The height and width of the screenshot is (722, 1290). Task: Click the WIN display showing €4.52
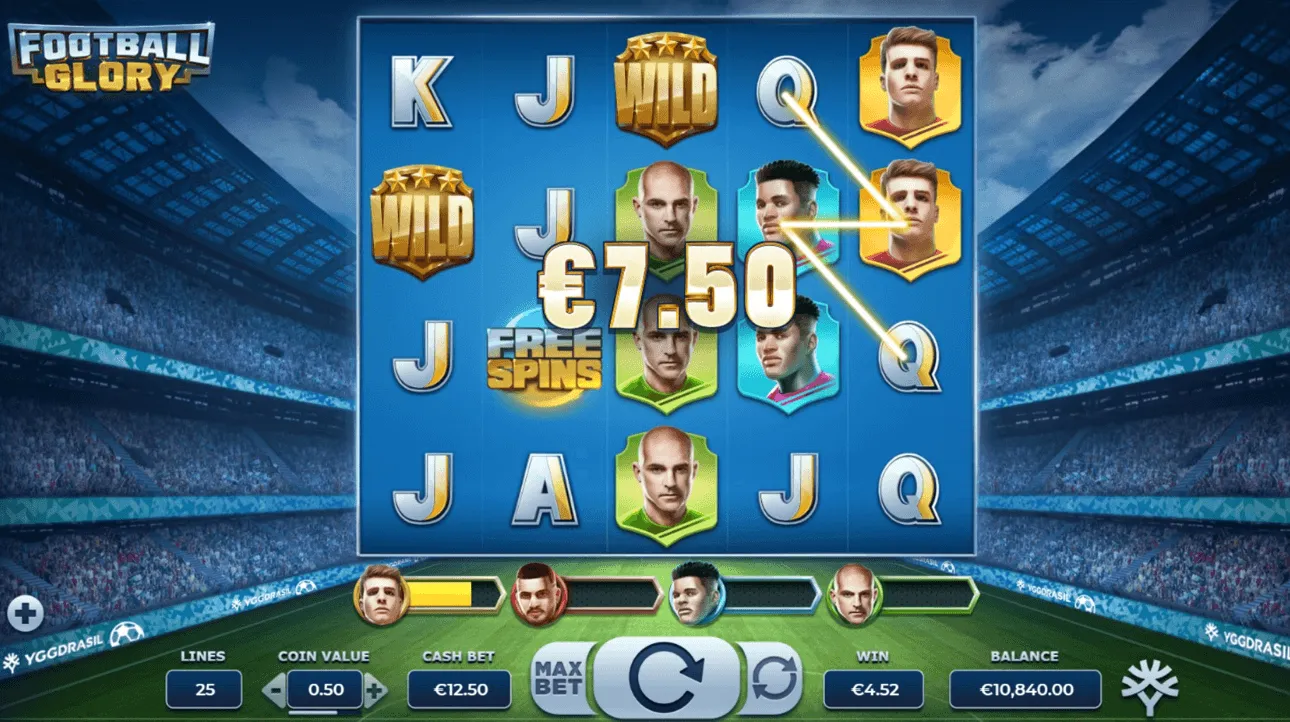(872, 689)
